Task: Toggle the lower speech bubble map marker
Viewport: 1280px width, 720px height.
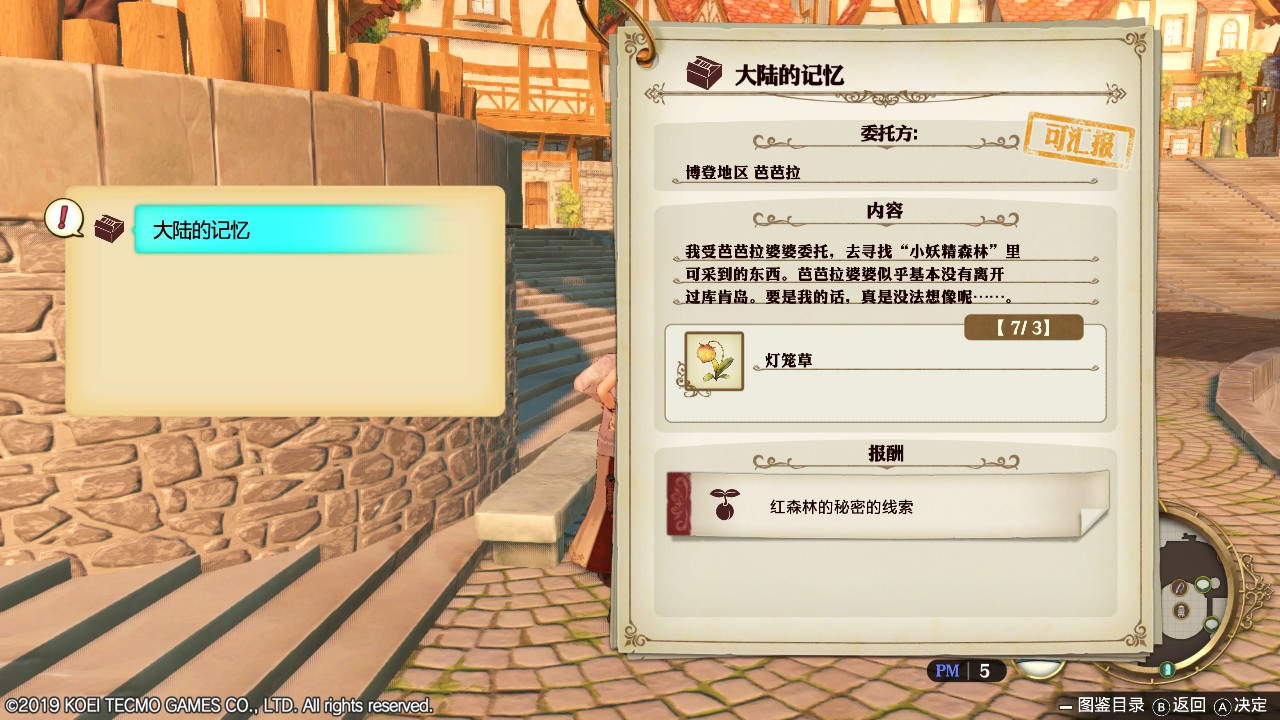Action: tap(1210, 623)
